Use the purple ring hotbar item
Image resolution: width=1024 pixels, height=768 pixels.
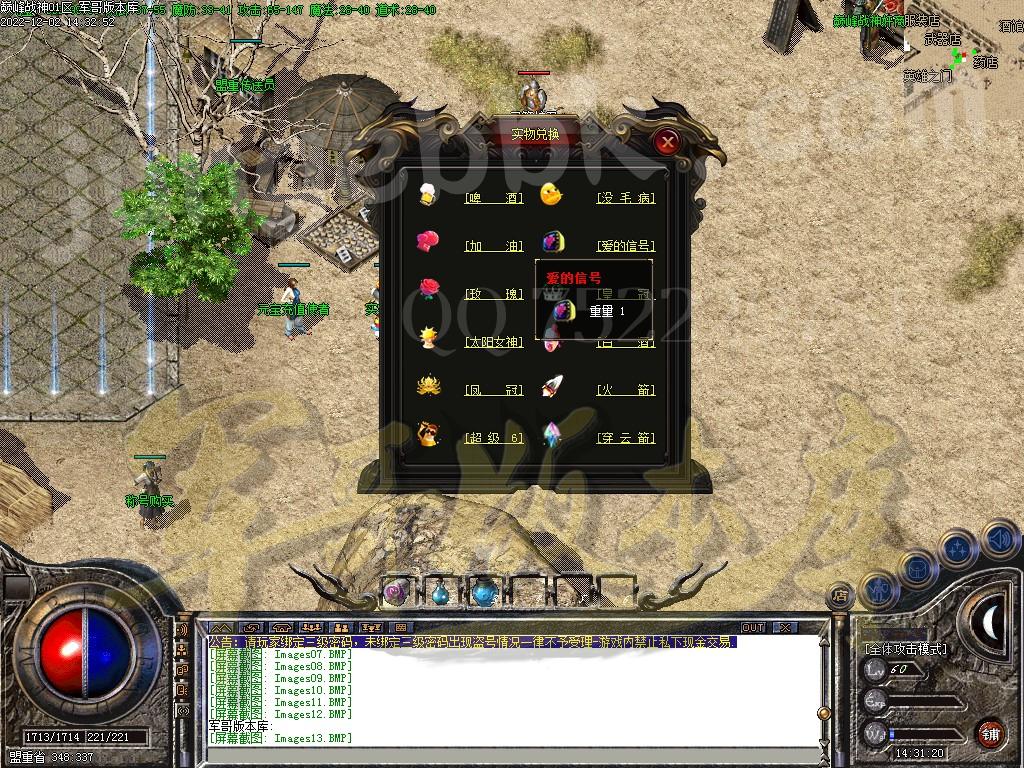[396, 592]
